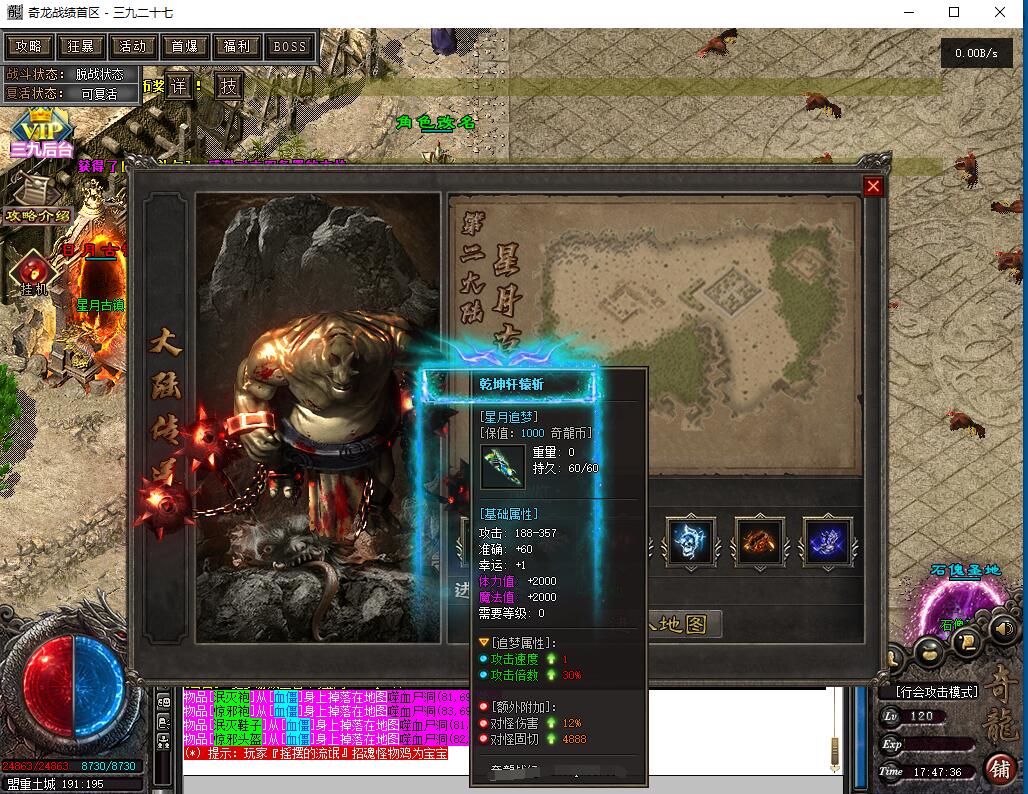Close the continent map panel
This screenshot has height=794, width=1028.
(x=873, y=187)
